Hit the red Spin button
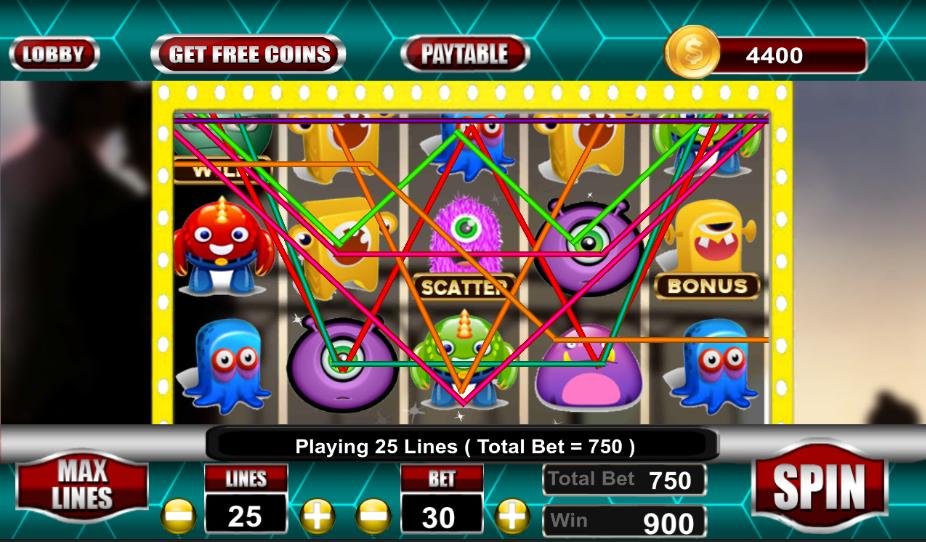The image size is (926, 542). tap(818, 487)
